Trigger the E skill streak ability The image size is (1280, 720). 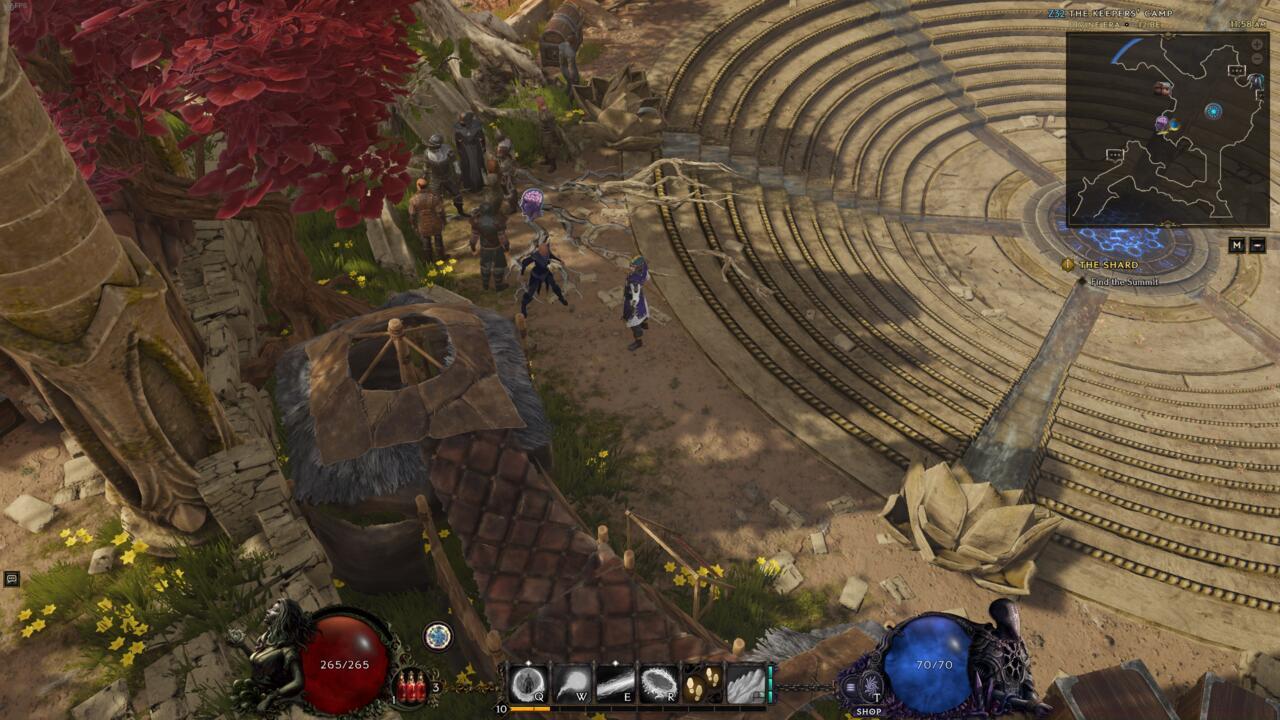click(615, 684)
